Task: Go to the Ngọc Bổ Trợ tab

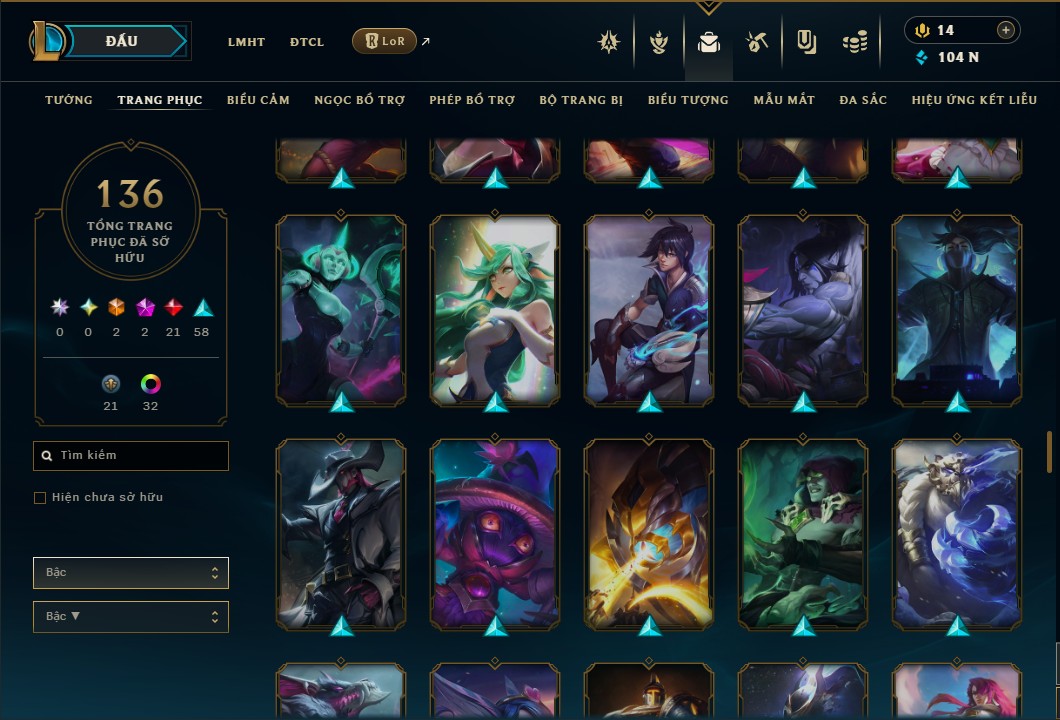Action: coord(359,100)
